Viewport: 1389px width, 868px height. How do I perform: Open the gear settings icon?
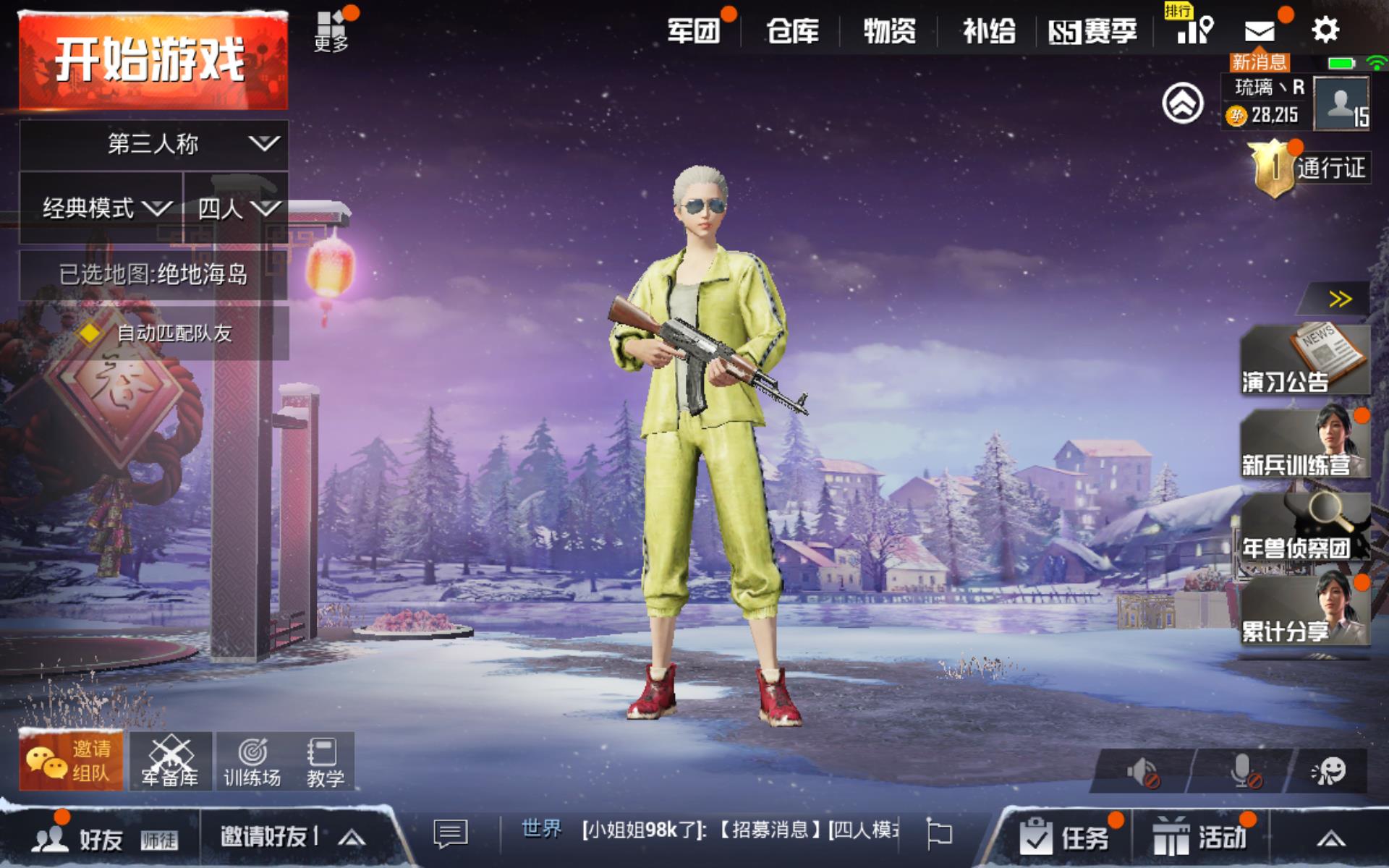coord(1325,30)
